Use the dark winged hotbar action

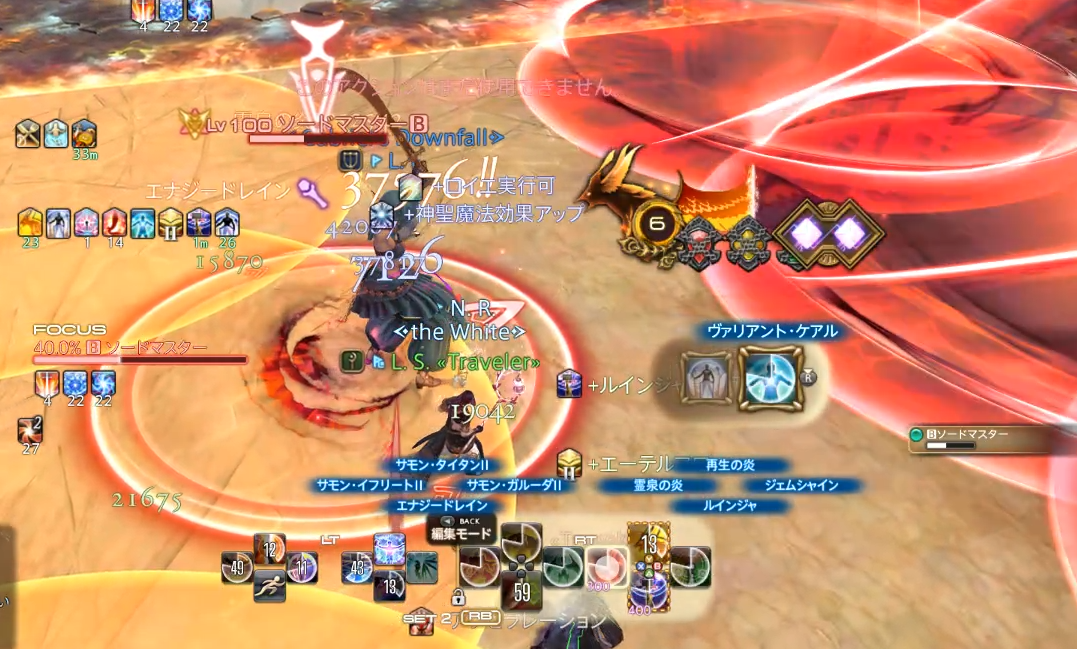[x=421, y=567]
